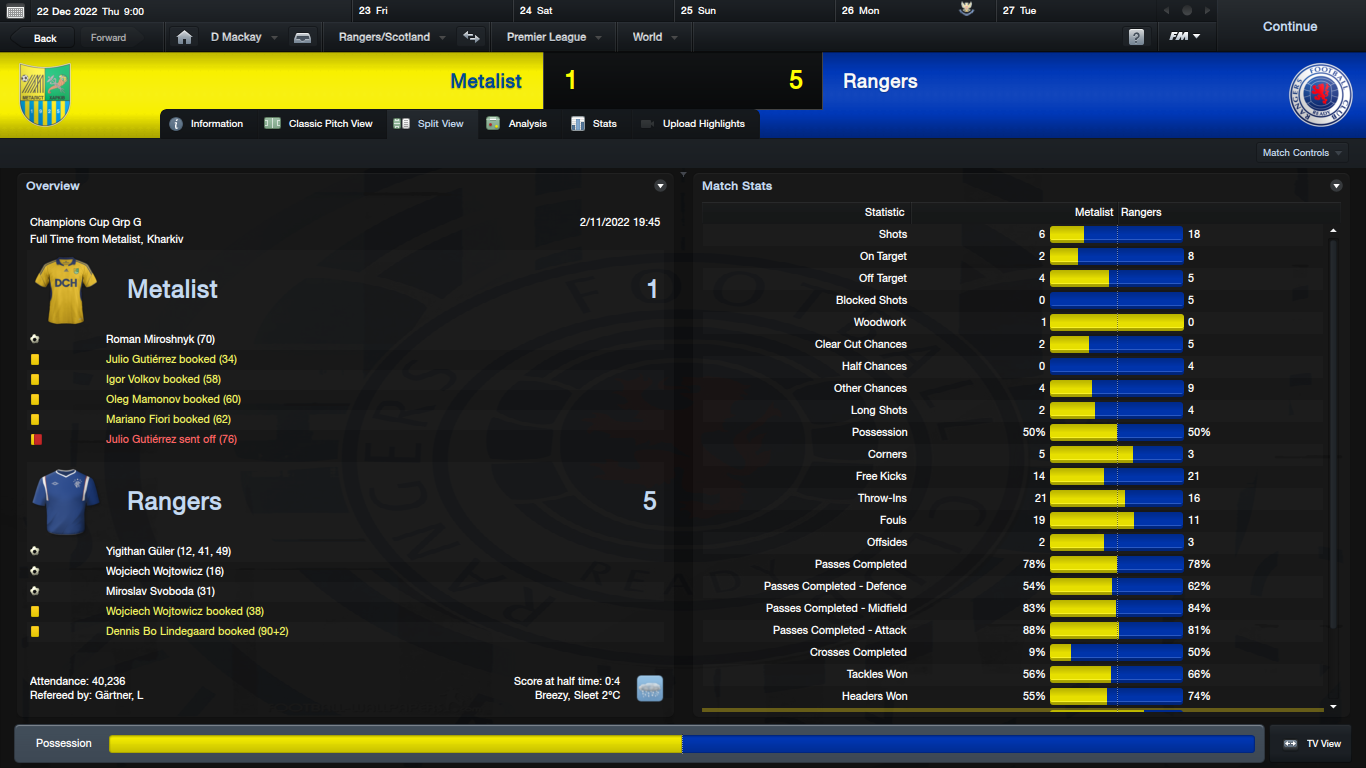
Task: Switch to the Information tab
Action: tap(207, 124)
